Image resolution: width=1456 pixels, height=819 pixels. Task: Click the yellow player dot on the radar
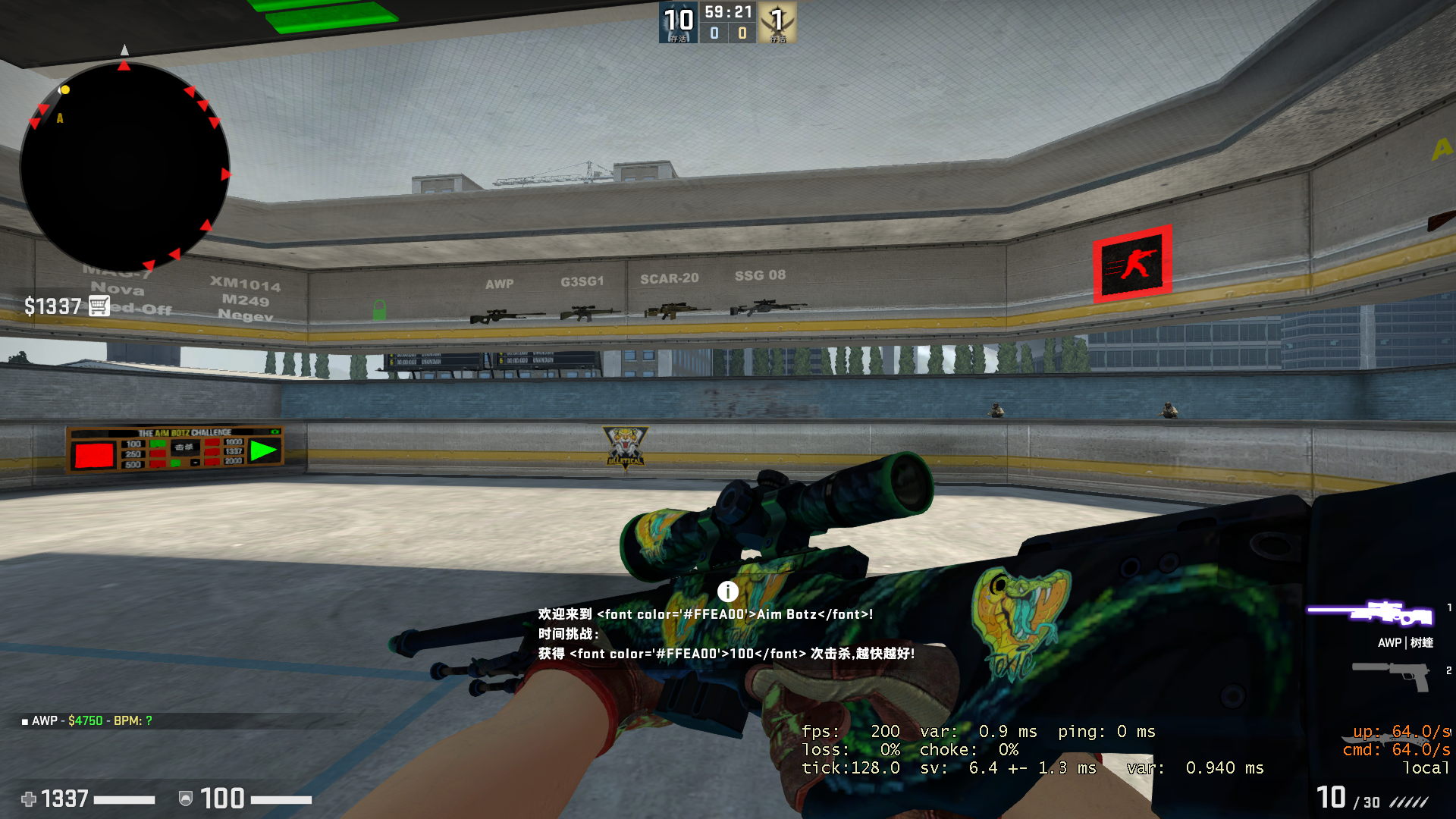64,90
